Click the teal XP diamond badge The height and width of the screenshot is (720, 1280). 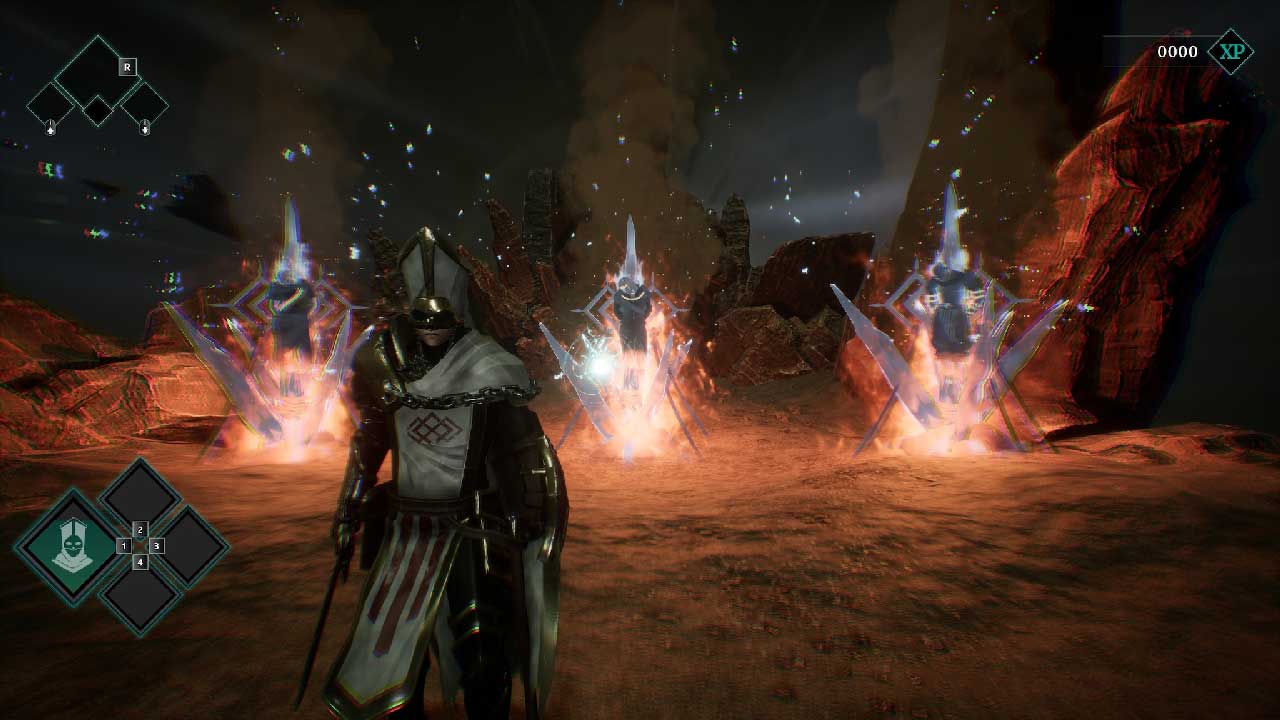(x=1230, y=52)
